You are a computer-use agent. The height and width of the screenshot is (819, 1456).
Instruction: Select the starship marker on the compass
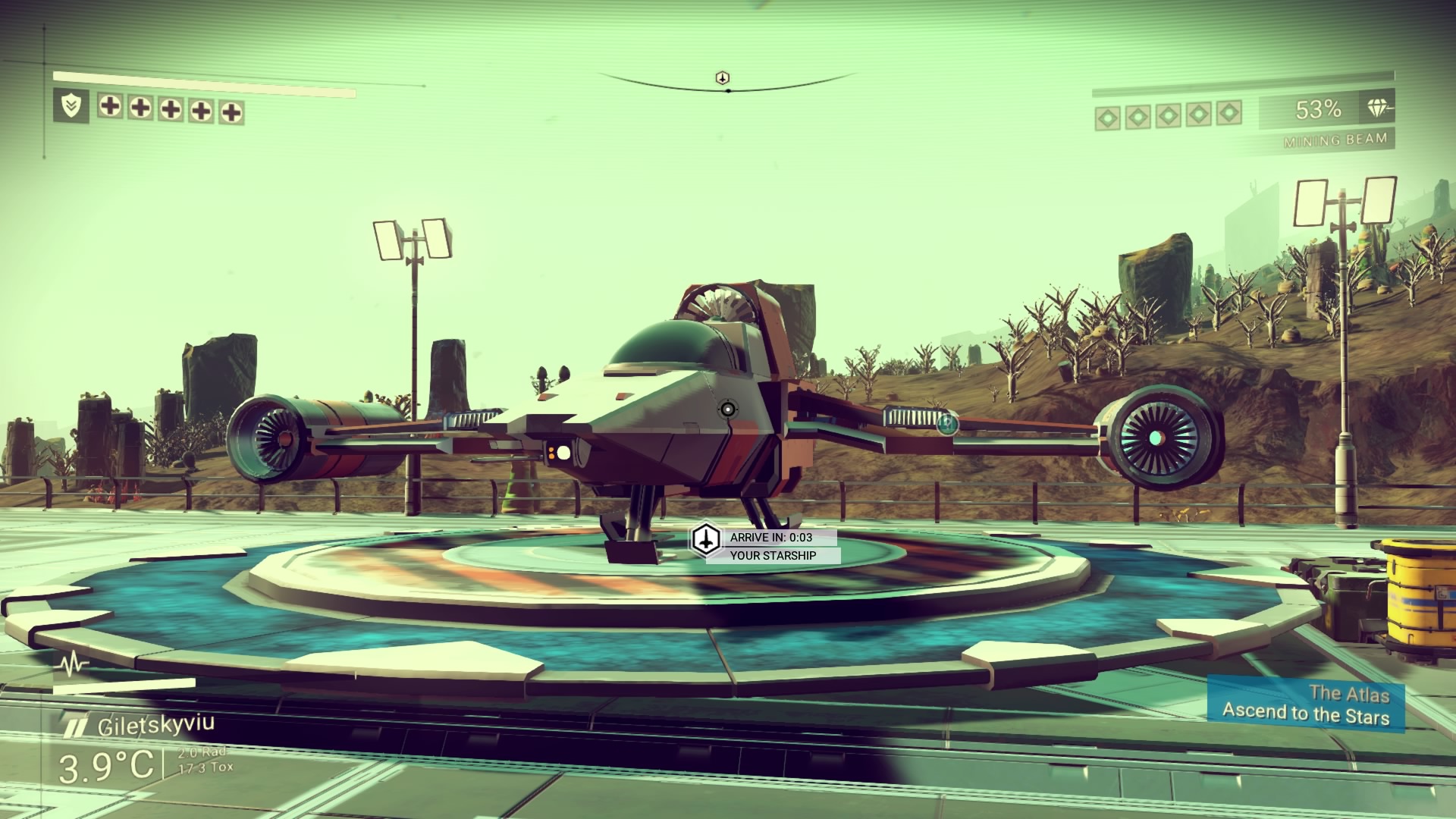pos(723,78)
